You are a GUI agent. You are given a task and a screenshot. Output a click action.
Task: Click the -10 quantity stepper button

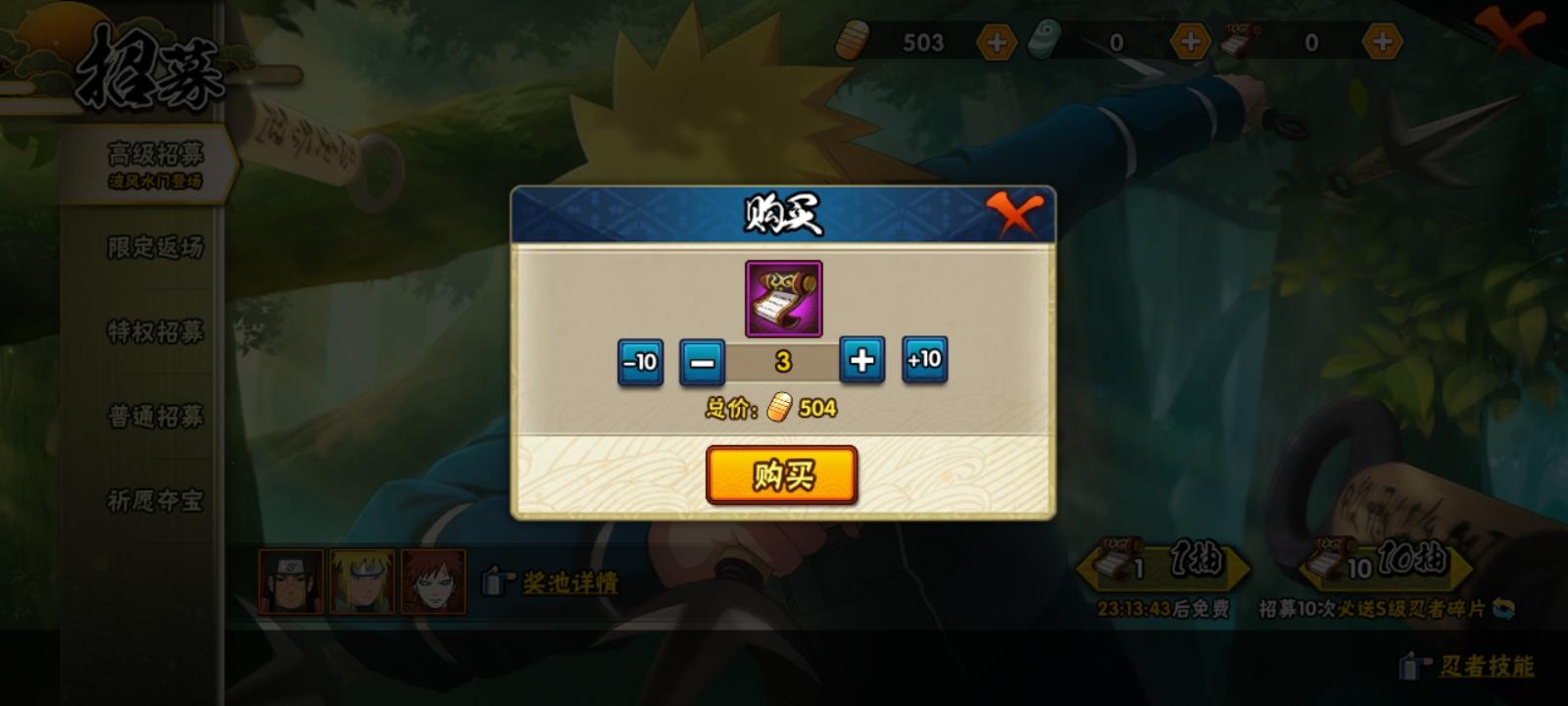click(x=639, y=362)
